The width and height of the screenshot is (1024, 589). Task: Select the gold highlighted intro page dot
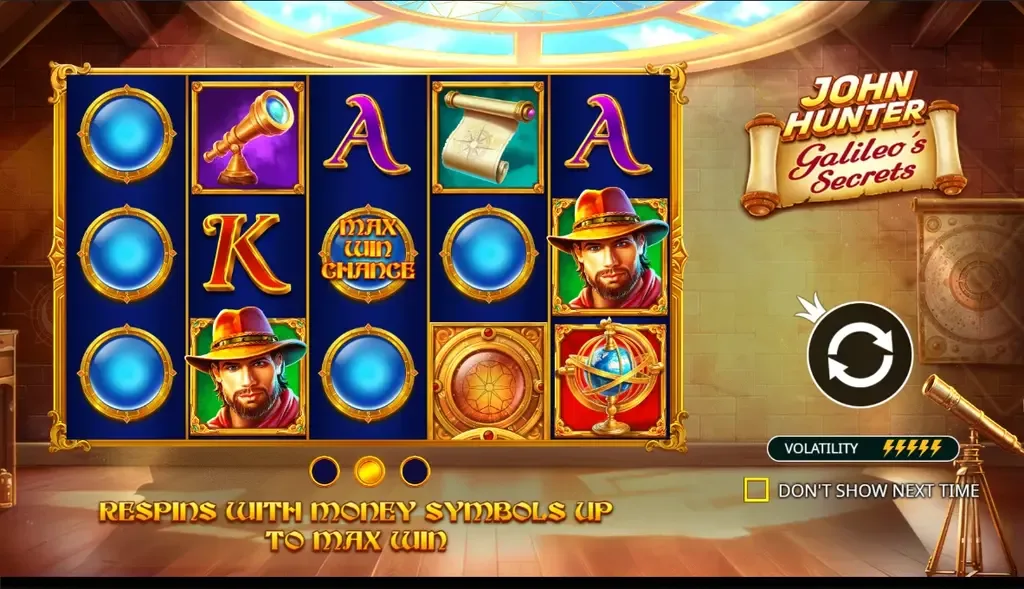tap(370, 470)
